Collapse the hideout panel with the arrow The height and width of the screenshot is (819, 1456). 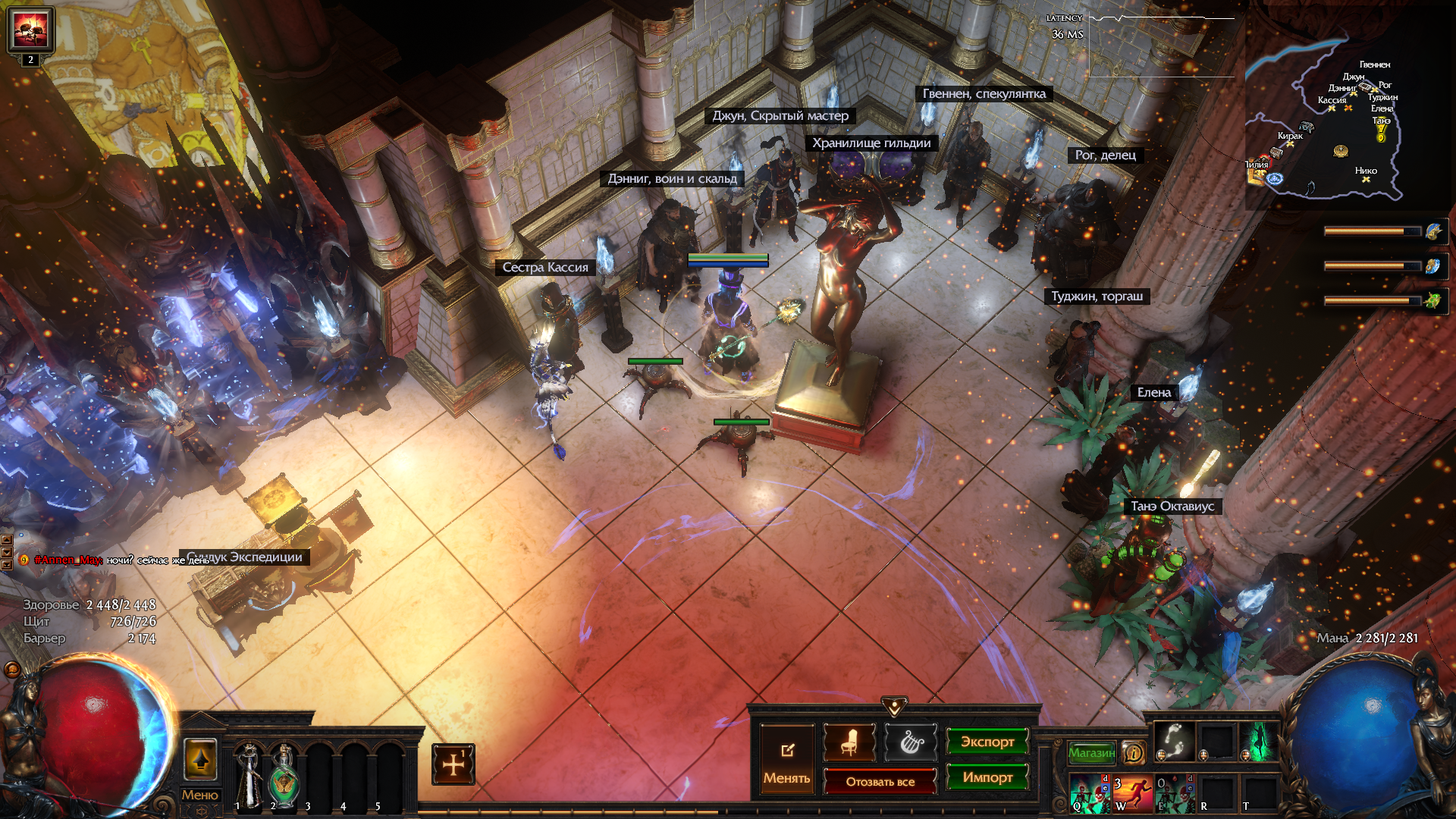895,707
